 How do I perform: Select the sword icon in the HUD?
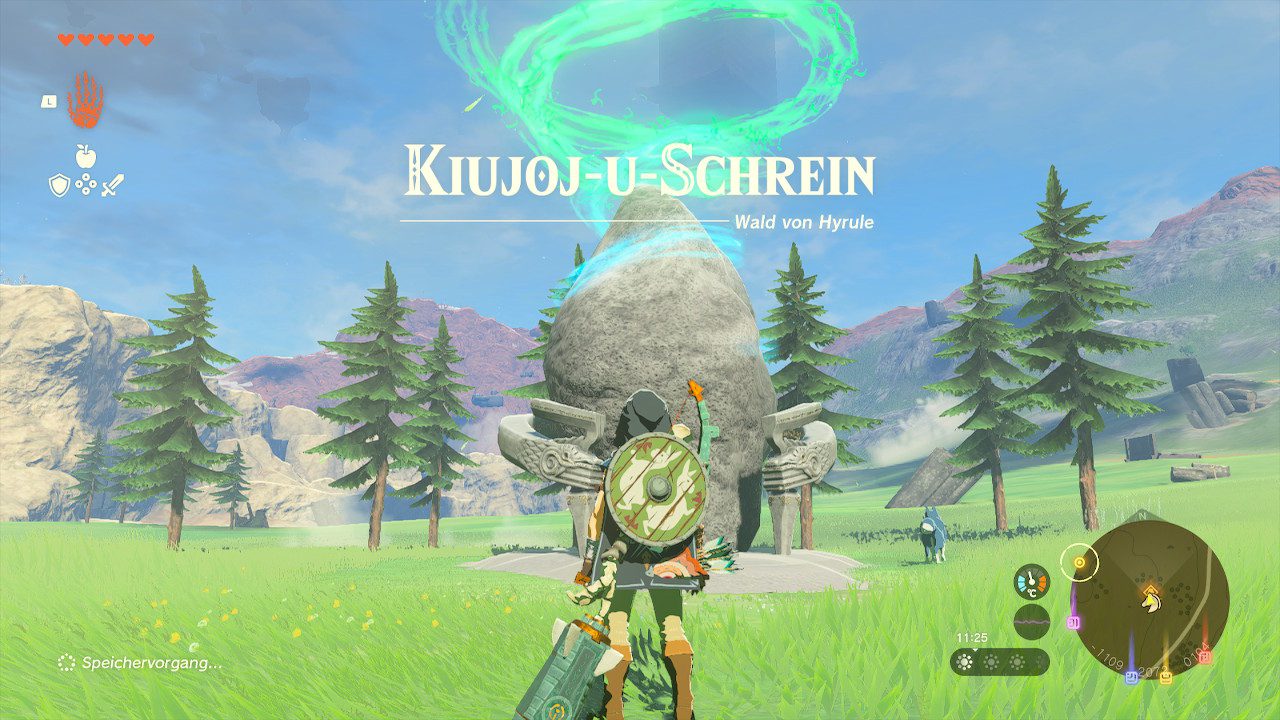(113, 185)
